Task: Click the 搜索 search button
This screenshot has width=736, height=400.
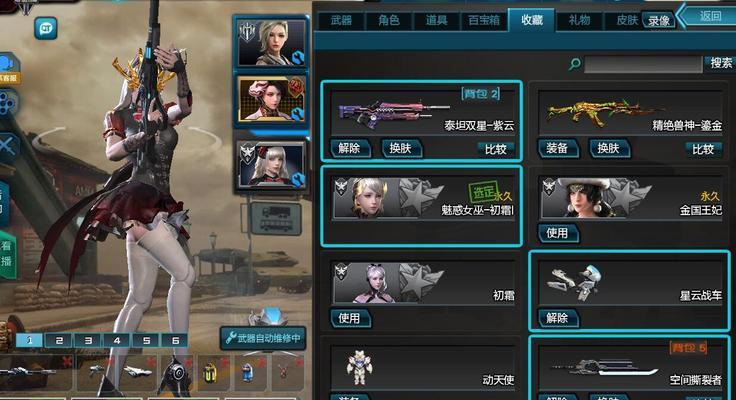Action: click(720, 63)
